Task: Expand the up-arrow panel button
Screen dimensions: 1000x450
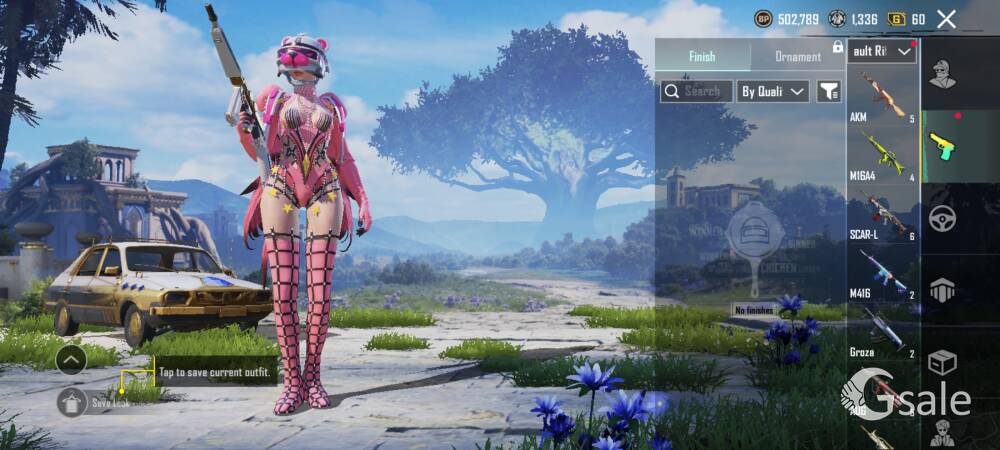Action: tap(71, 359)
